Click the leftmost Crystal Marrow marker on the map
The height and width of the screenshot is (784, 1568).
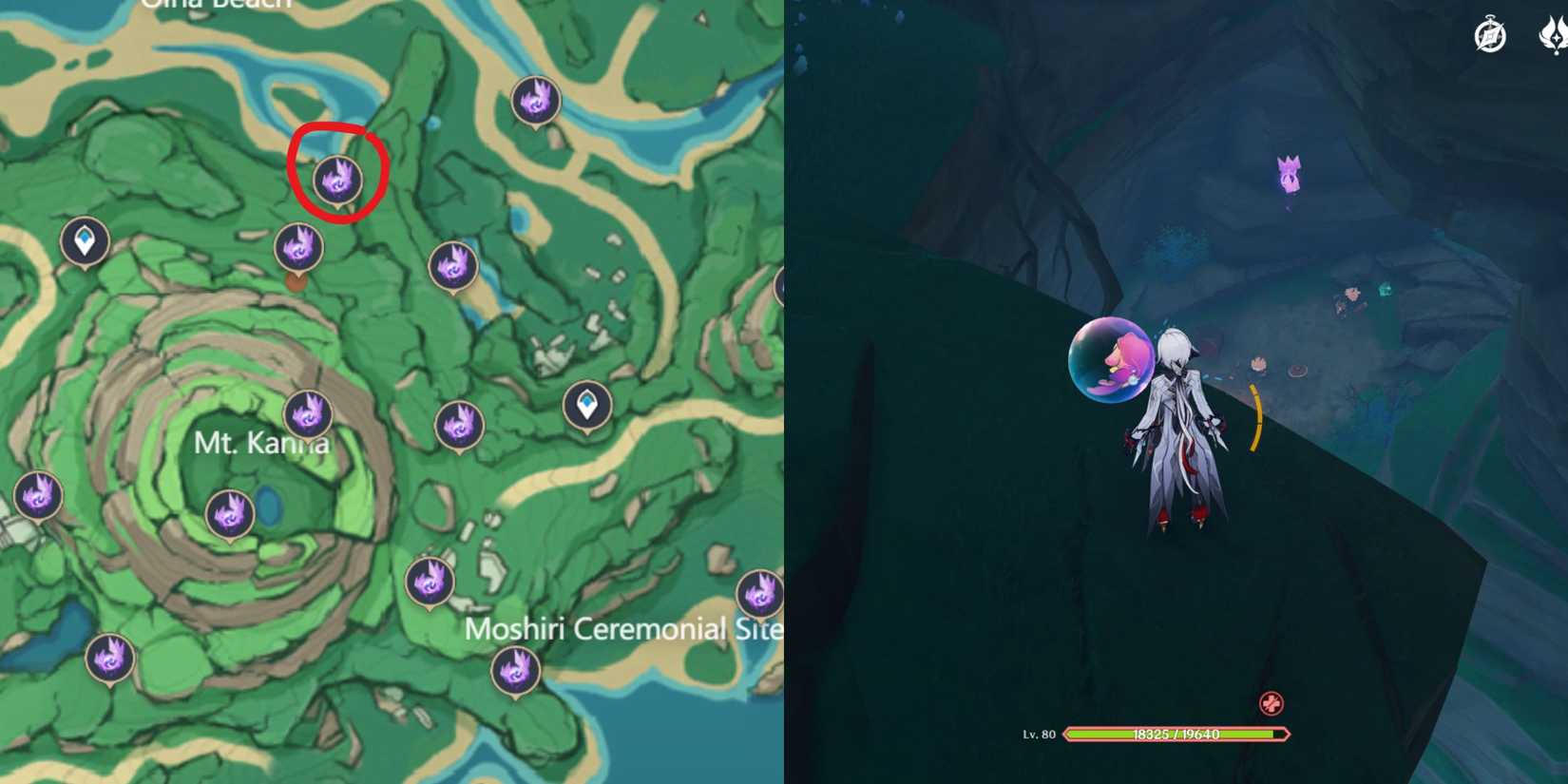[40, 496]
